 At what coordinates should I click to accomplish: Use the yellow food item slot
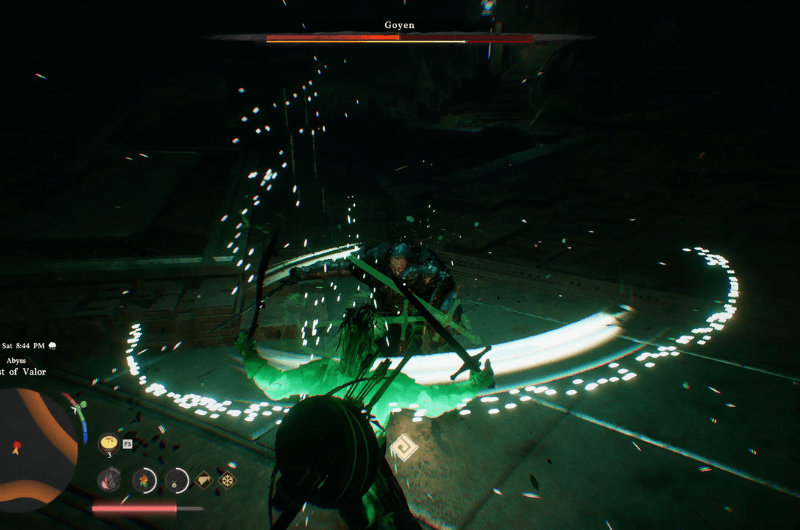point(109,442)
